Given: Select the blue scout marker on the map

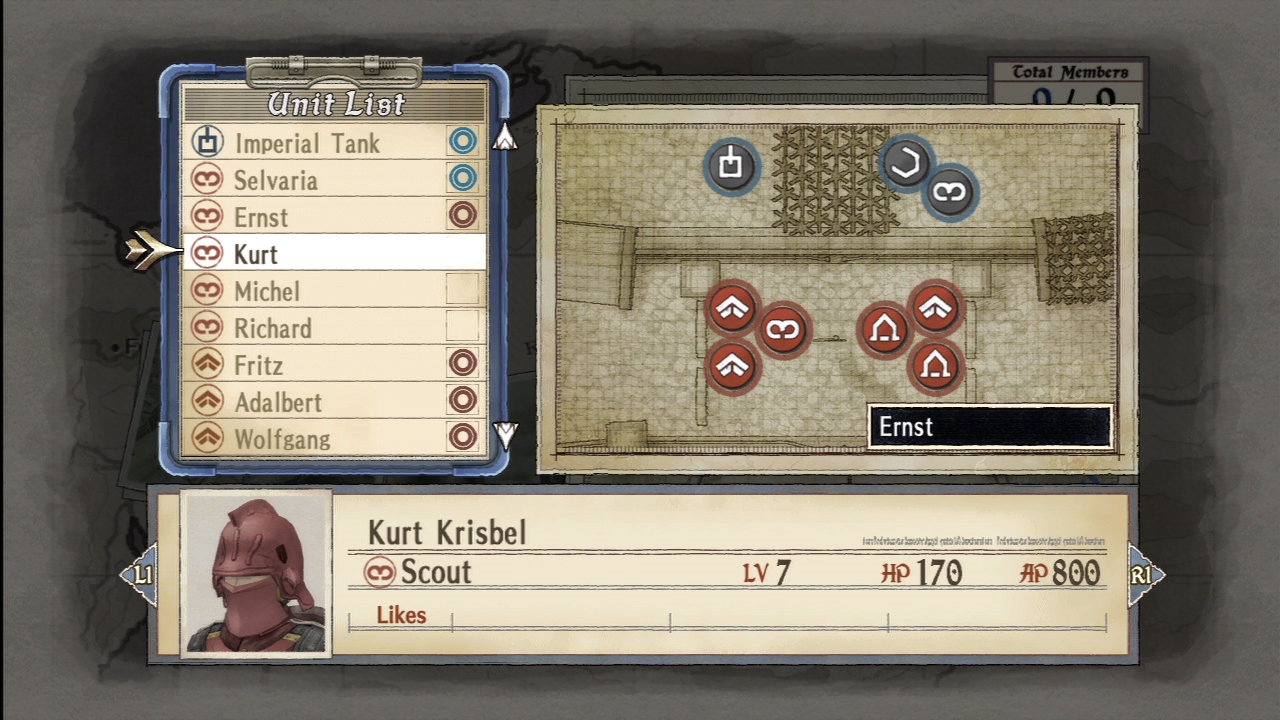Looking at the screenshot, I should [x=949, y=192].
